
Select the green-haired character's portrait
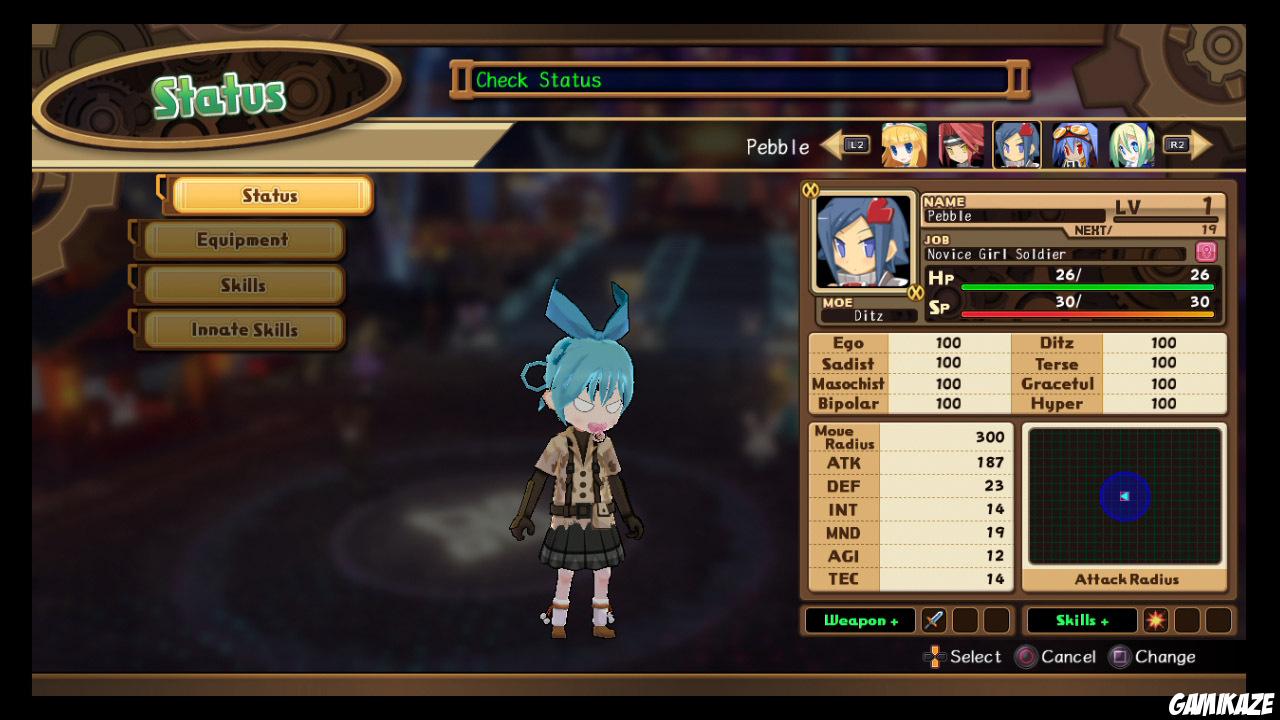click(x=1130, y=145)
